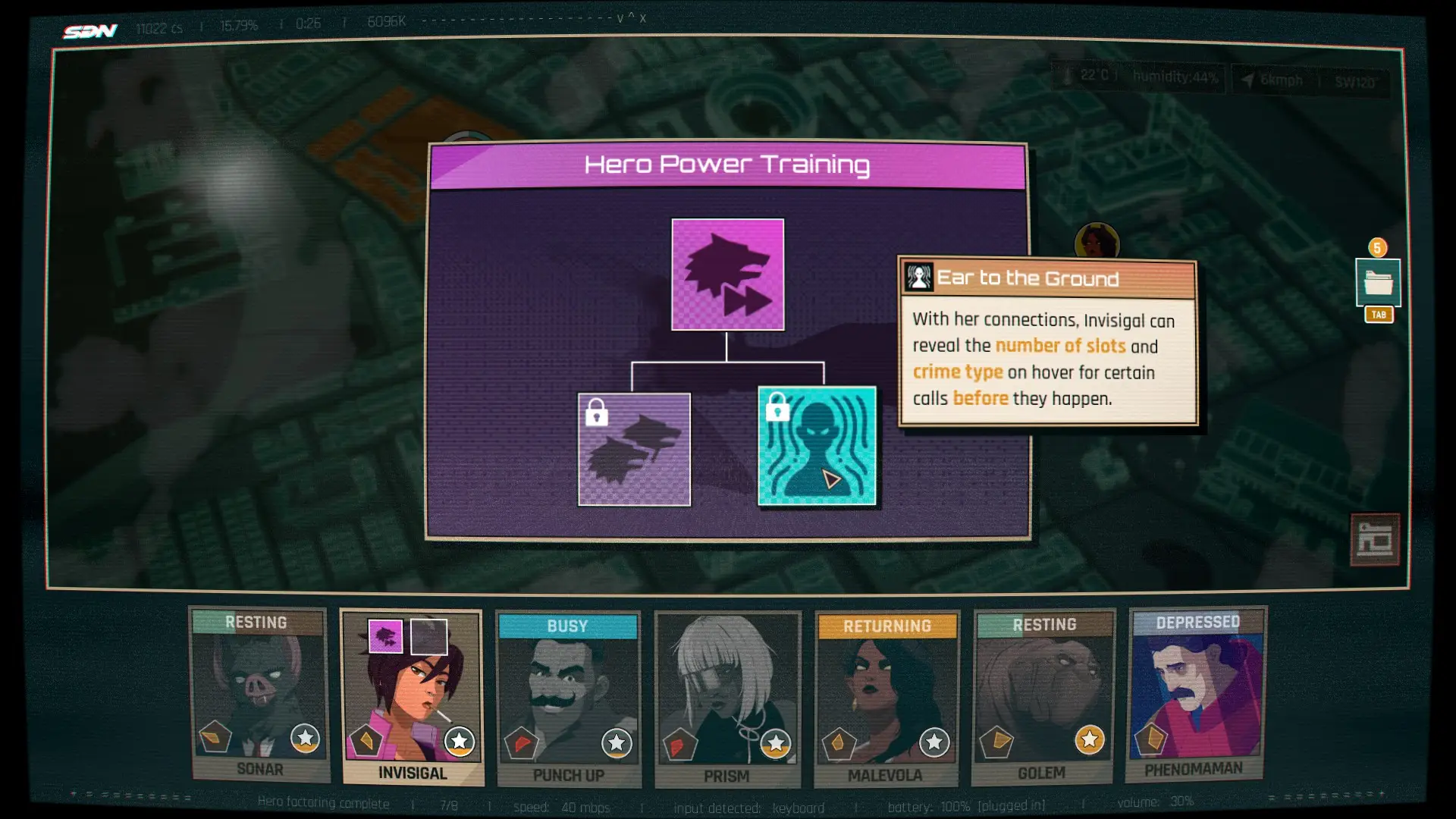Select the wolf dash power at top
This screenshot has width=1456, height=819.
[x=727, y=275]
